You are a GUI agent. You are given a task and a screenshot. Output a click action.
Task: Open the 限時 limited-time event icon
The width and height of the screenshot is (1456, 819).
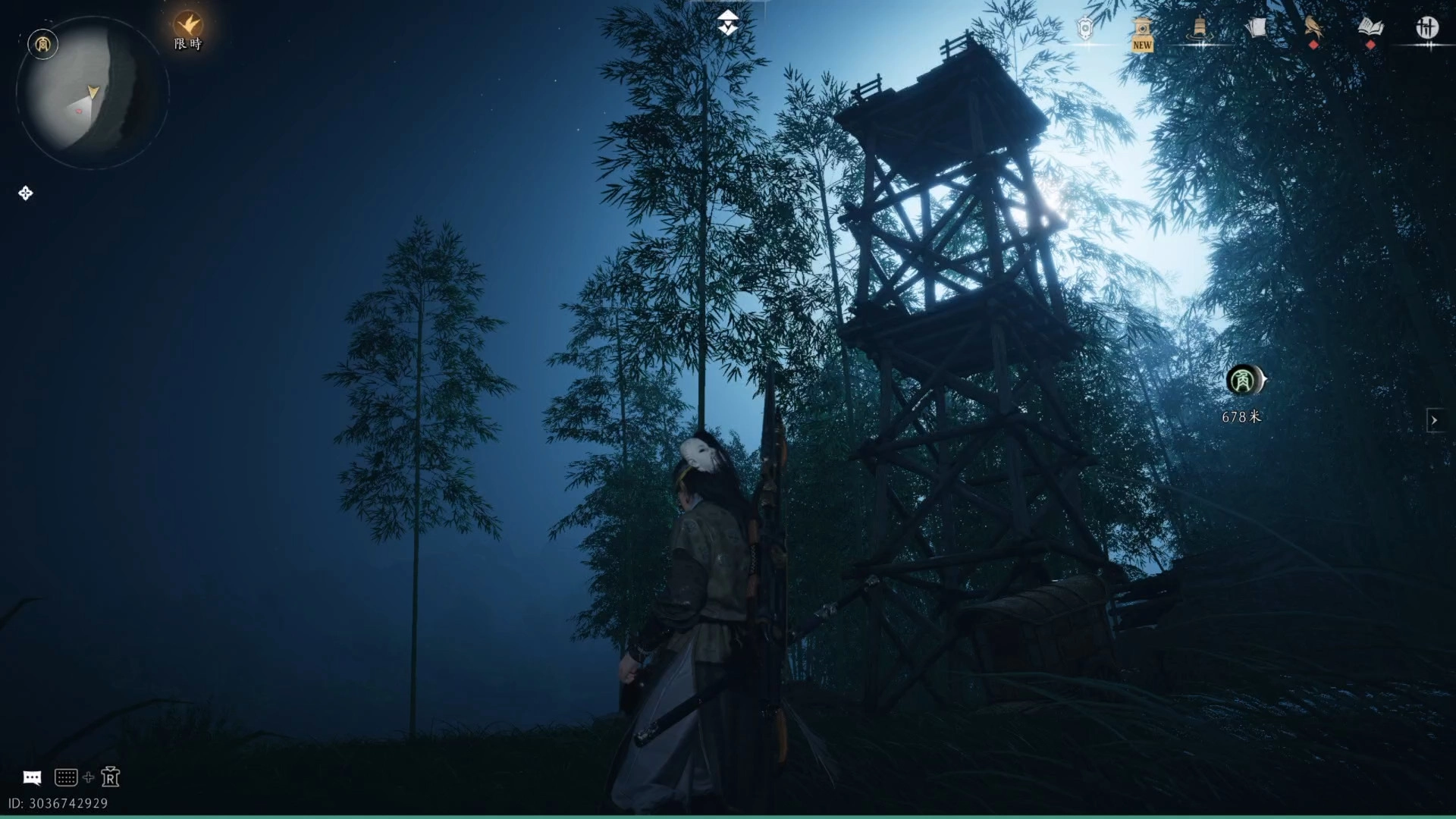pyautogui.click(x=188, y=30)
